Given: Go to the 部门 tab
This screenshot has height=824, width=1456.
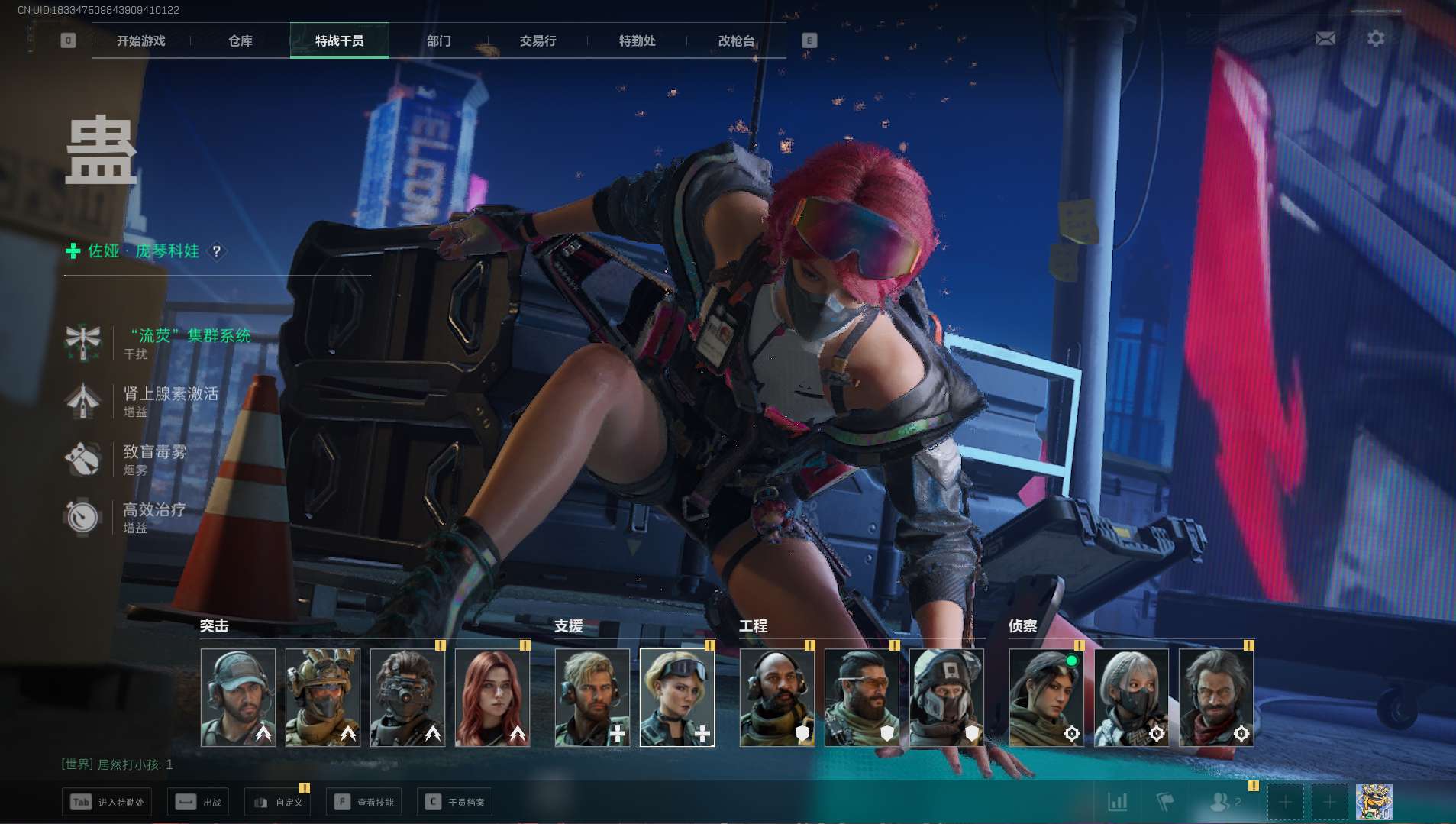Looking at the screenshot, I should click(439, 41).
